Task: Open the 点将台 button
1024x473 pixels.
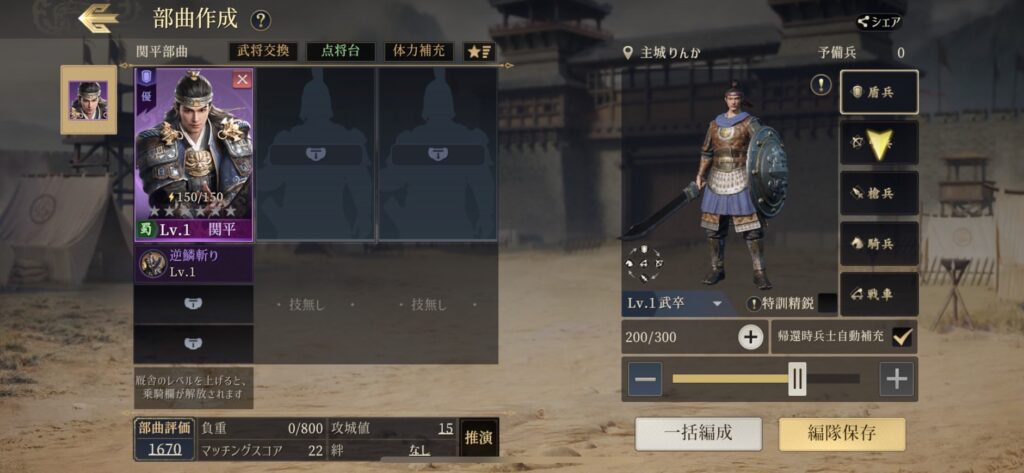Action: click(x=340, y=51)
